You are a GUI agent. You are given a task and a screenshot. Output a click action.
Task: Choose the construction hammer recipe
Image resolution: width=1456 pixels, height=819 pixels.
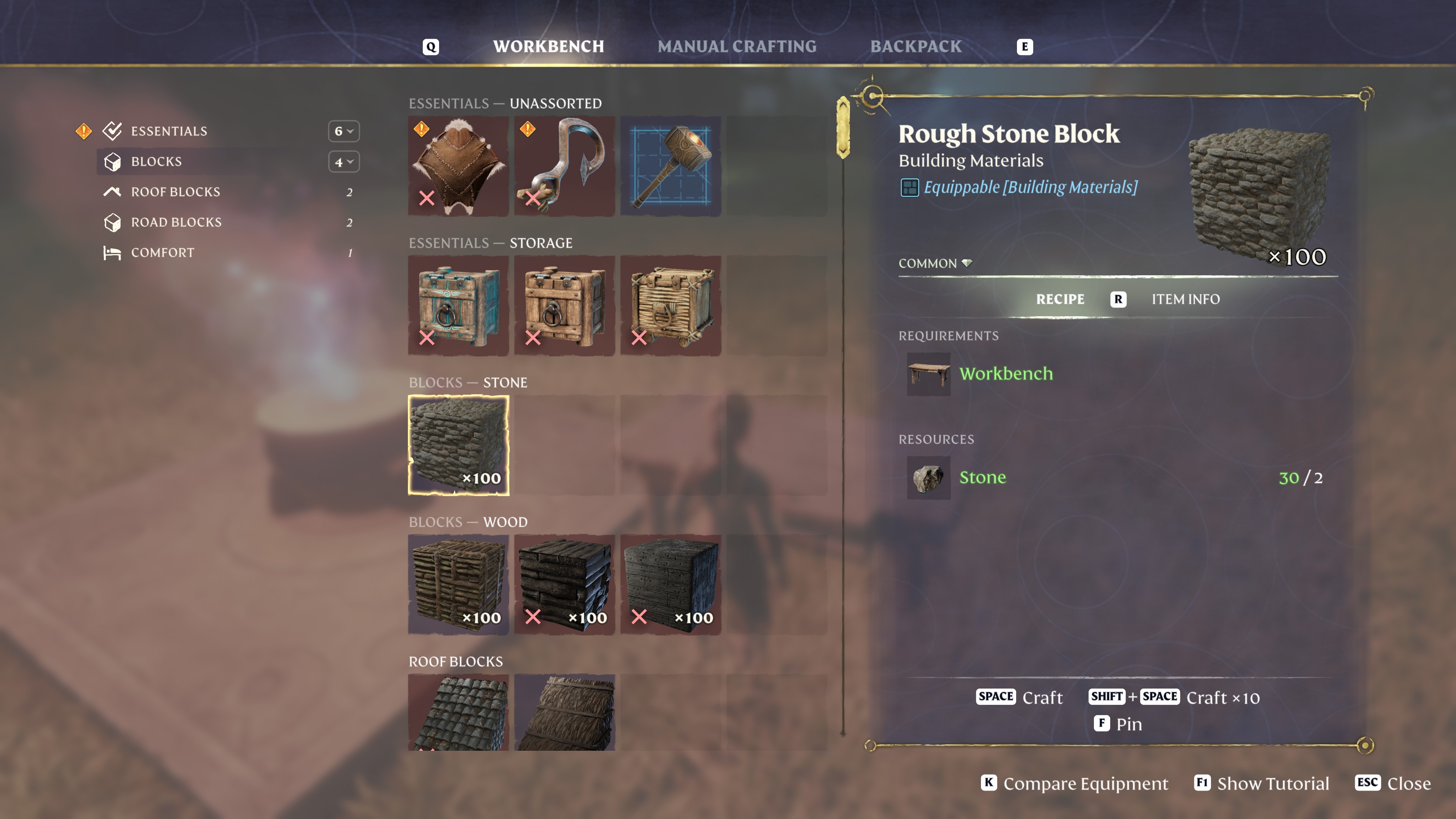[x=670, y=166]
